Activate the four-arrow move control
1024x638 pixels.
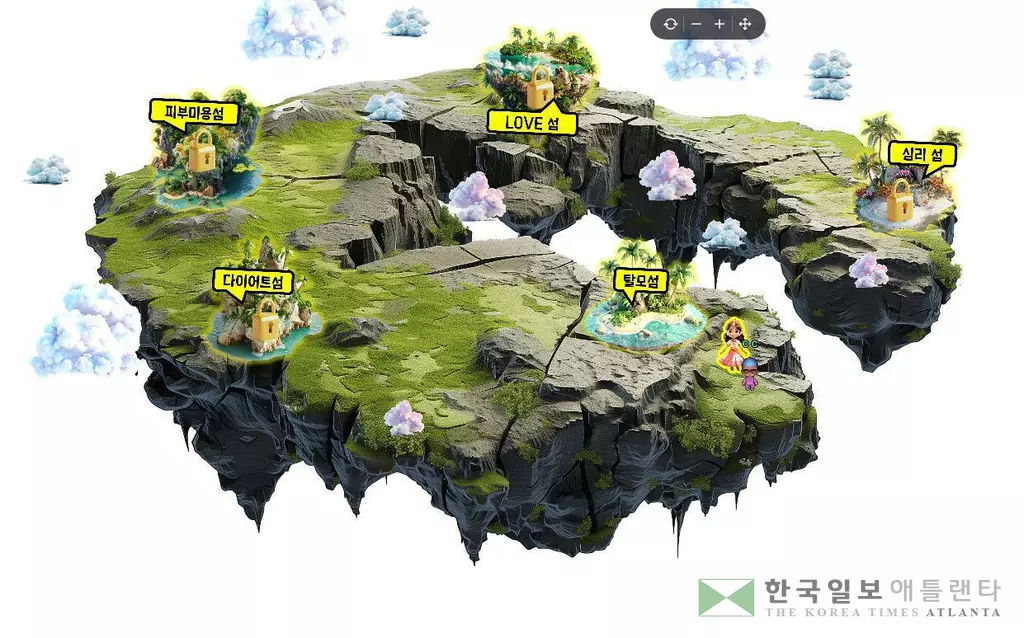pos(745,24)
